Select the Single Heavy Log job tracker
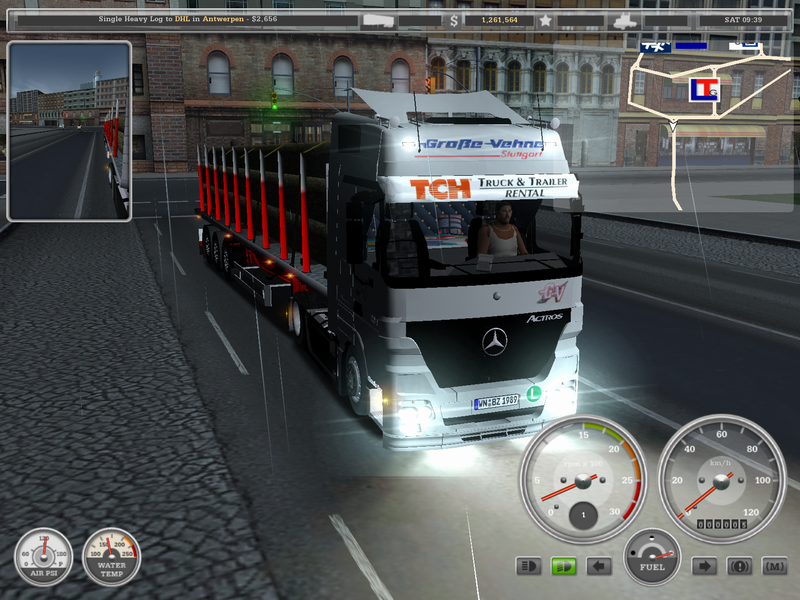Image resolution: width=800 pixels, height=600 pixels. (x=190, y=19)
